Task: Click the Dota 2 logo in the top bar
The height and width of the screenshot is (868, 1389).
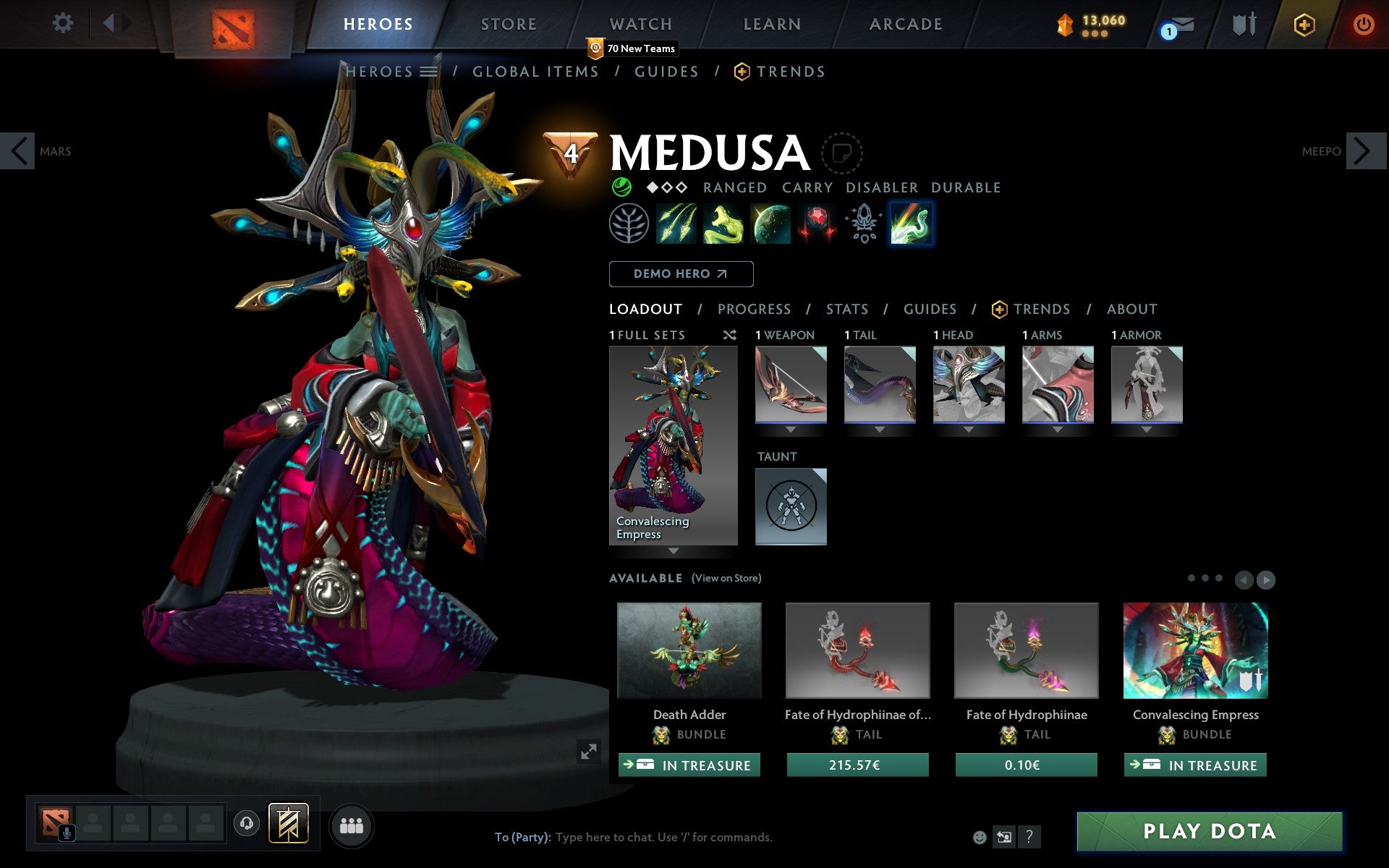Action: pyautogui.click(x=233, y=24)
